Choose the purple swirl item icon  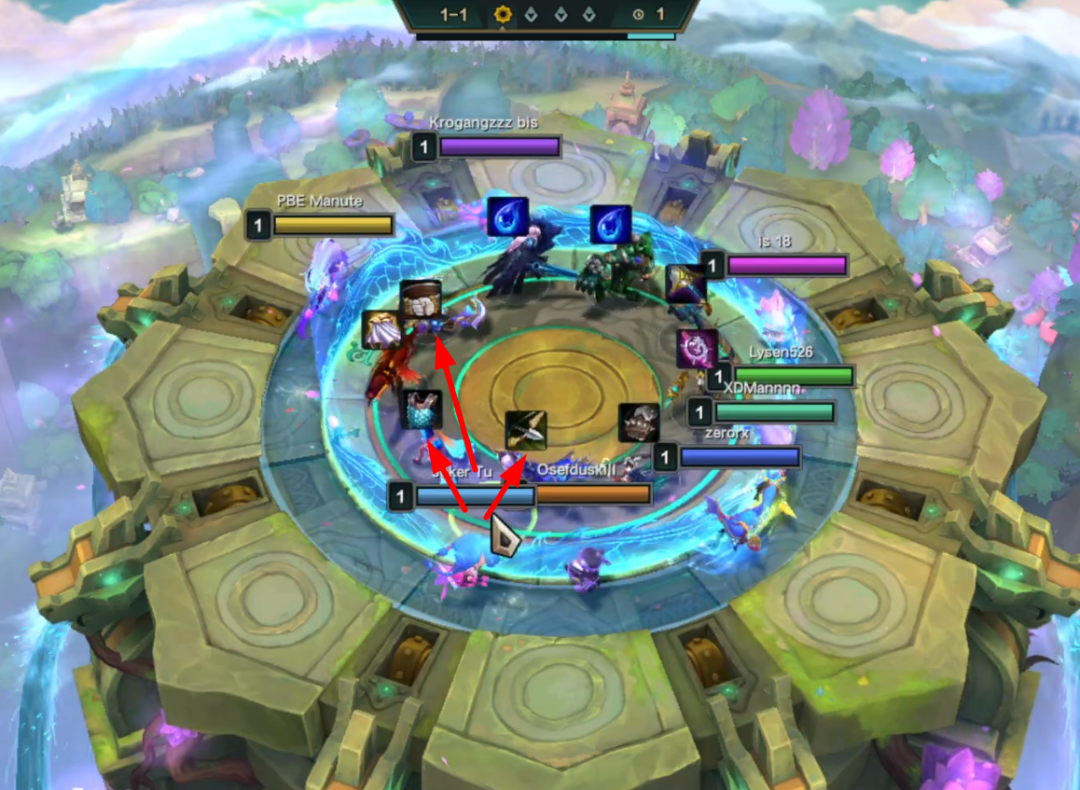(x=697, y=349)
